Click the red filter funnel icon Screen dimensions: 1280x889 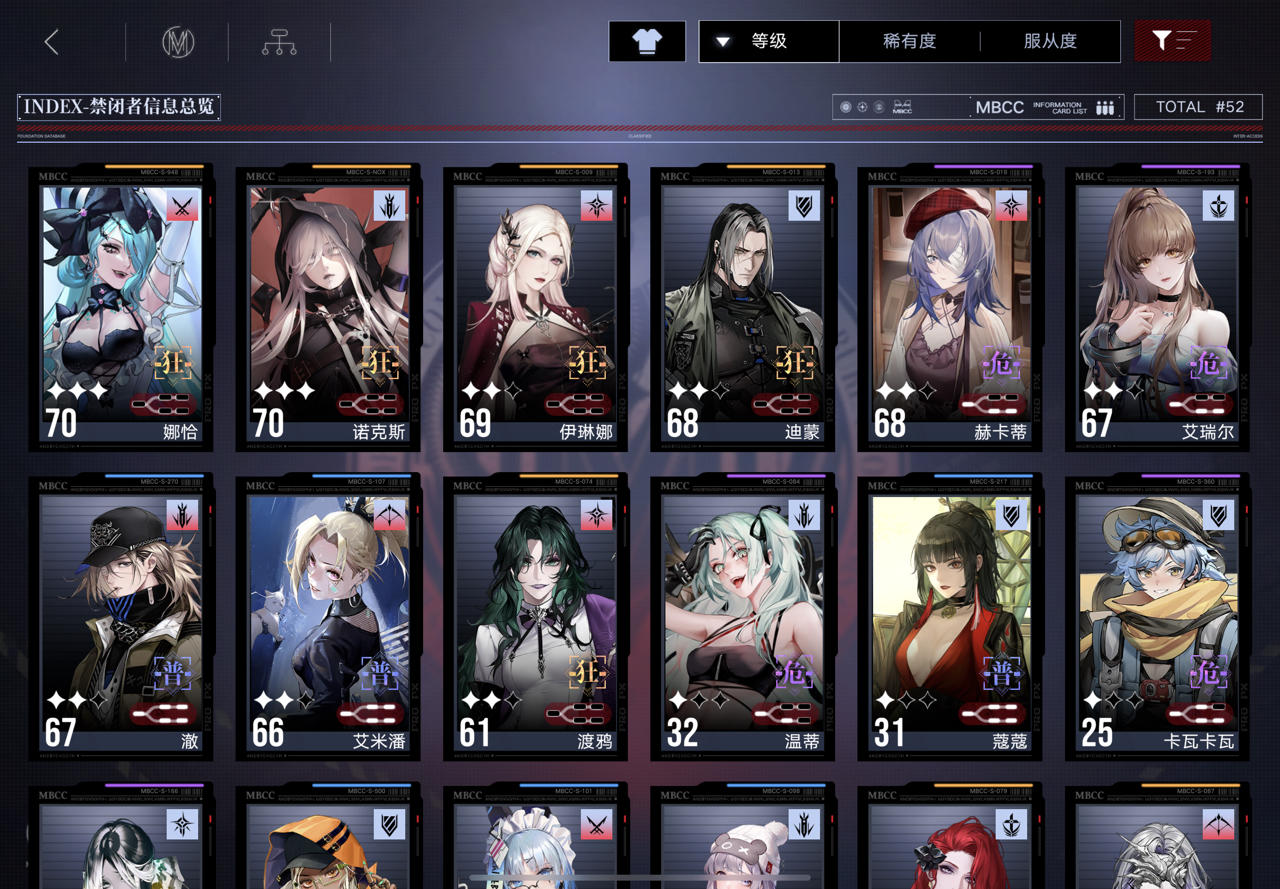(x=1171, y=41)
